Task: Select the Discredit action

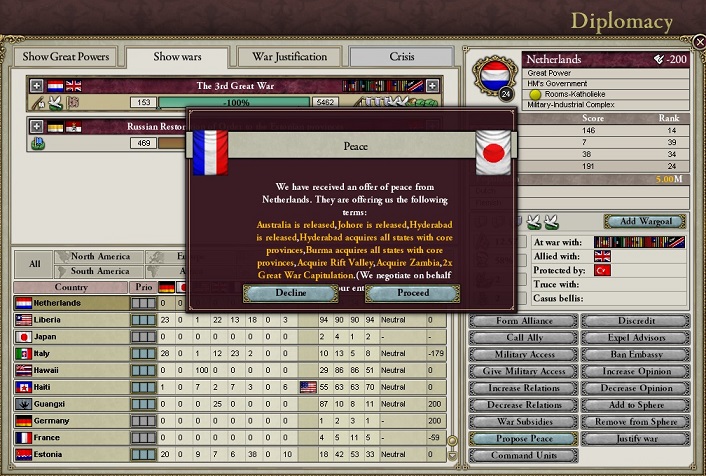Action: click(x=635, y=321)
